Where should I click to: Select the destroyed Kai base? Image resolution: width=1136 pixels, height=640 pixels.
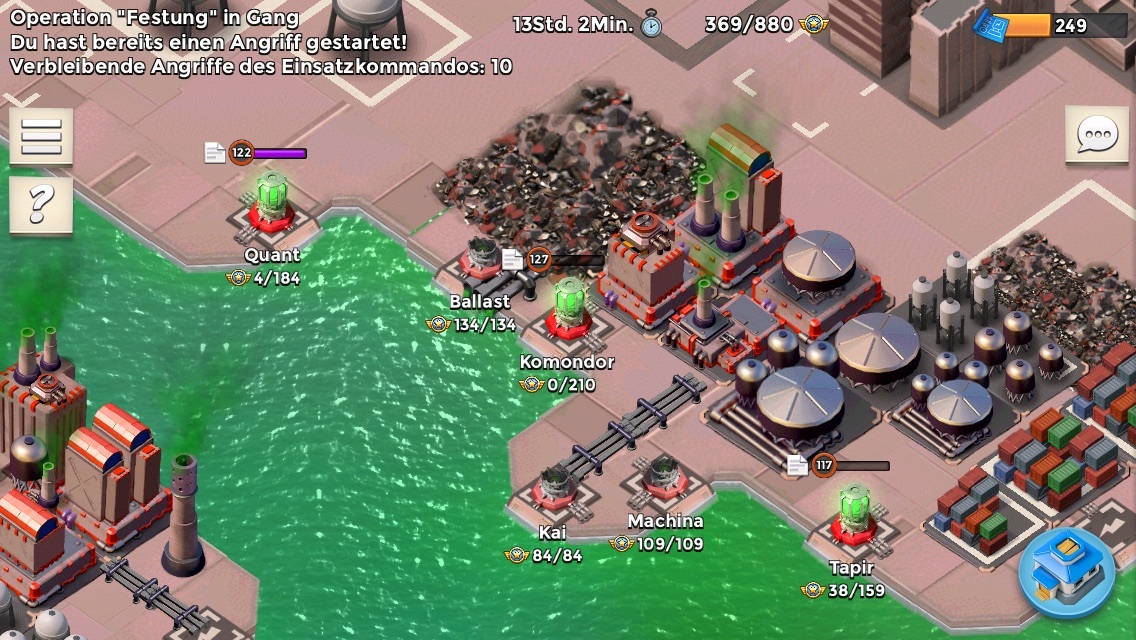553,489
